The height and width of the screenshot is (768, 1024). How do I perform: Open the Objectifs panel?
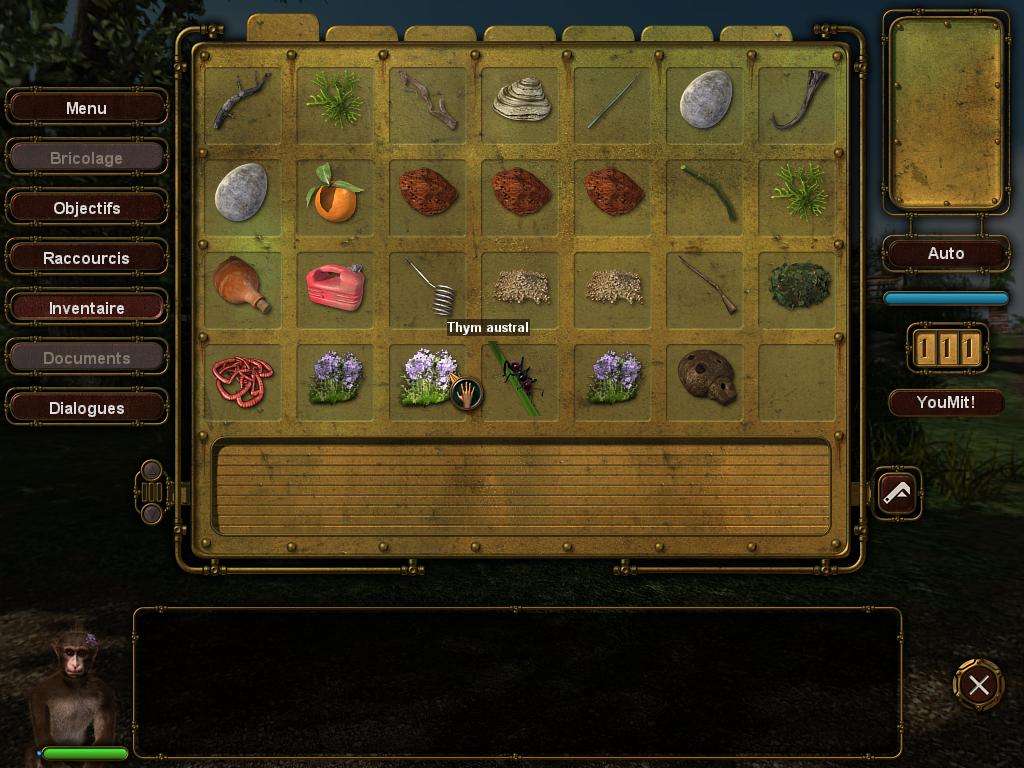[86, 208]
